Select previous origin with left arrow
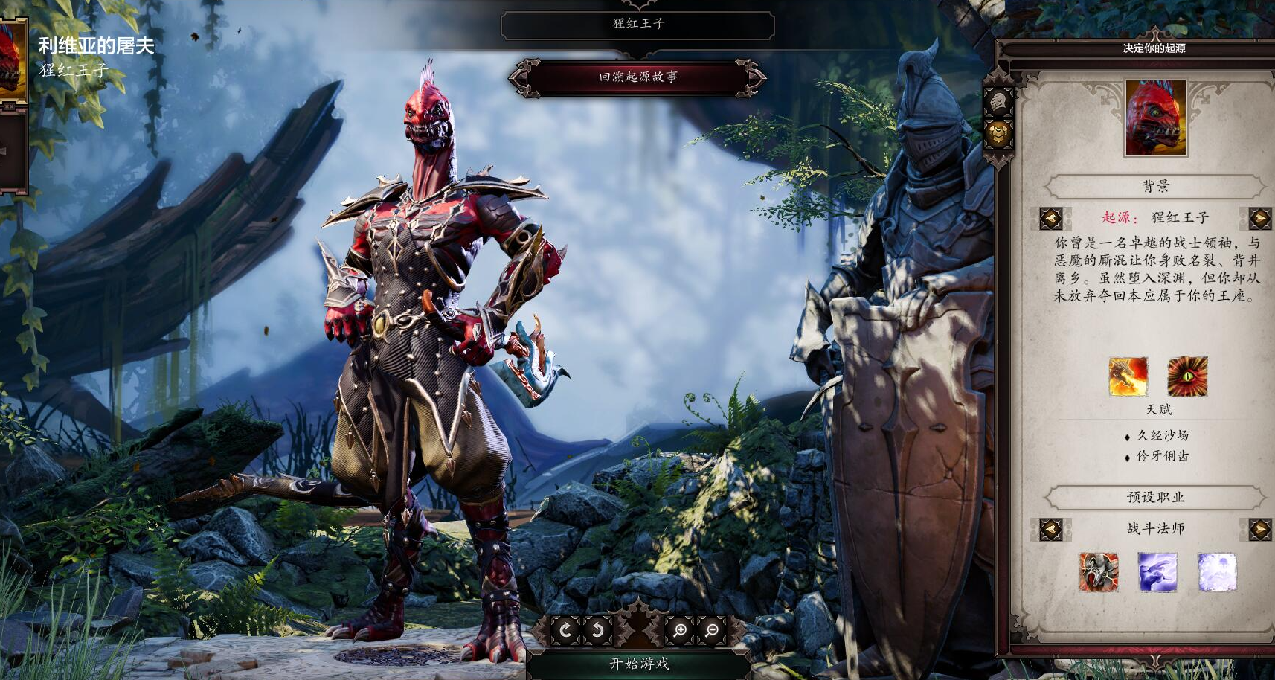The height and width of the screenshot is (680, 1275). [x=1050, y=218]
